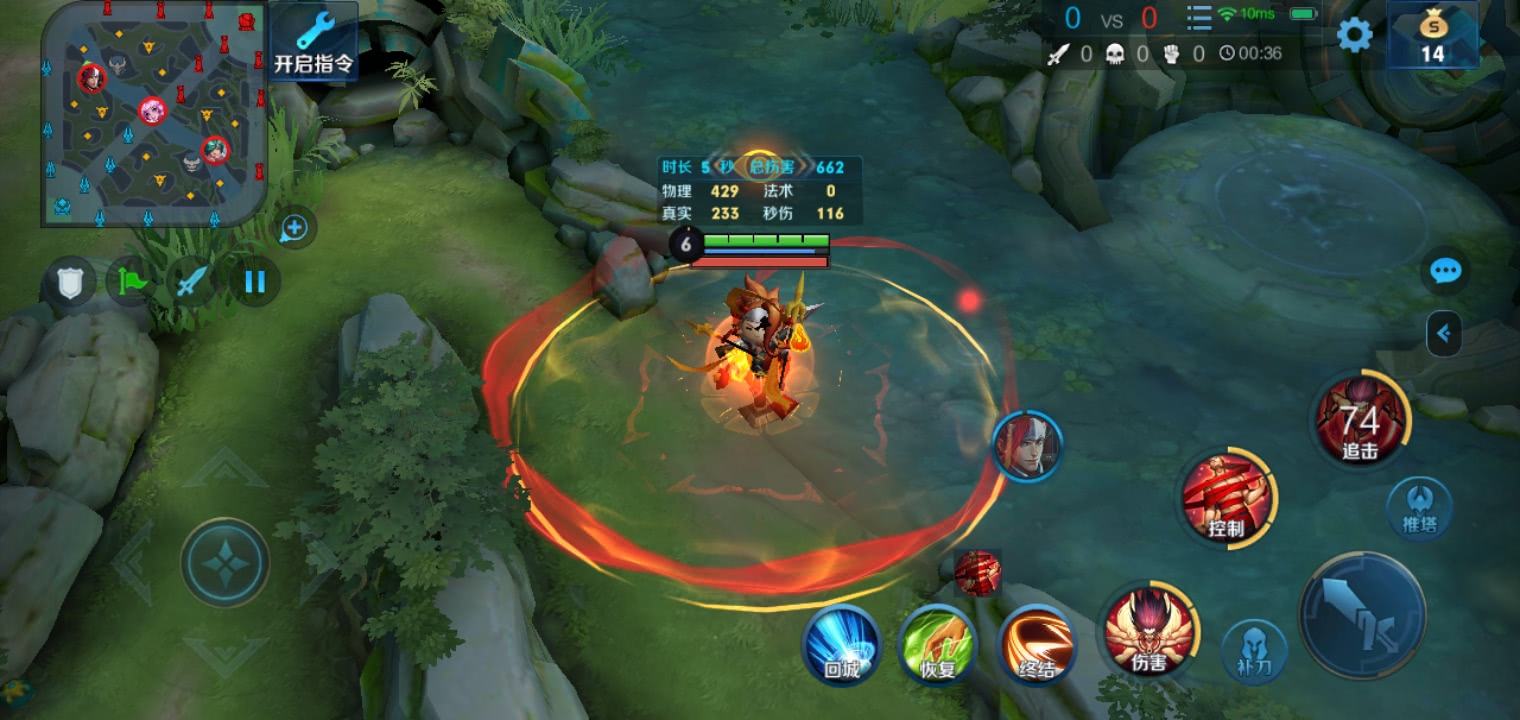1520x720 pixels.
Task: Activate the 控制 skill
Action: pos(1227,497)
